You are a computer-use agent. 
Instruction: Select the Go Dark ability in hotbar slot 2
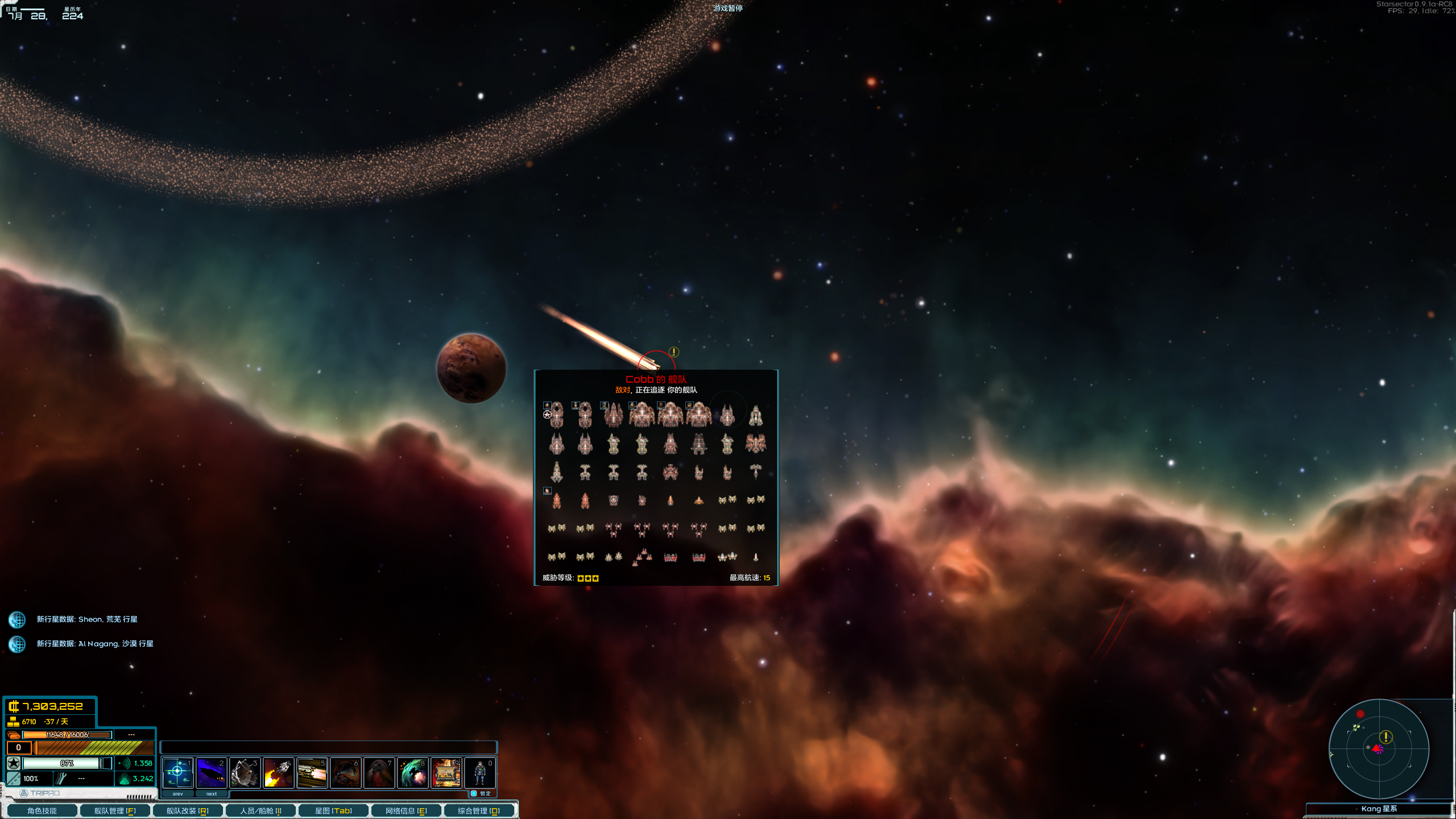pyautogui.click(x=212, y=772)
